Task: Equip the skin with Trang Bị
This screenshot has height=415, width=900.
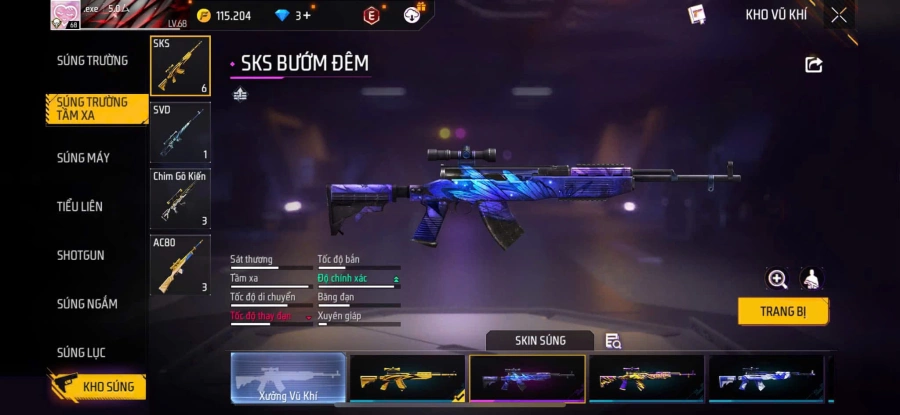Action: tap(783, 311)
